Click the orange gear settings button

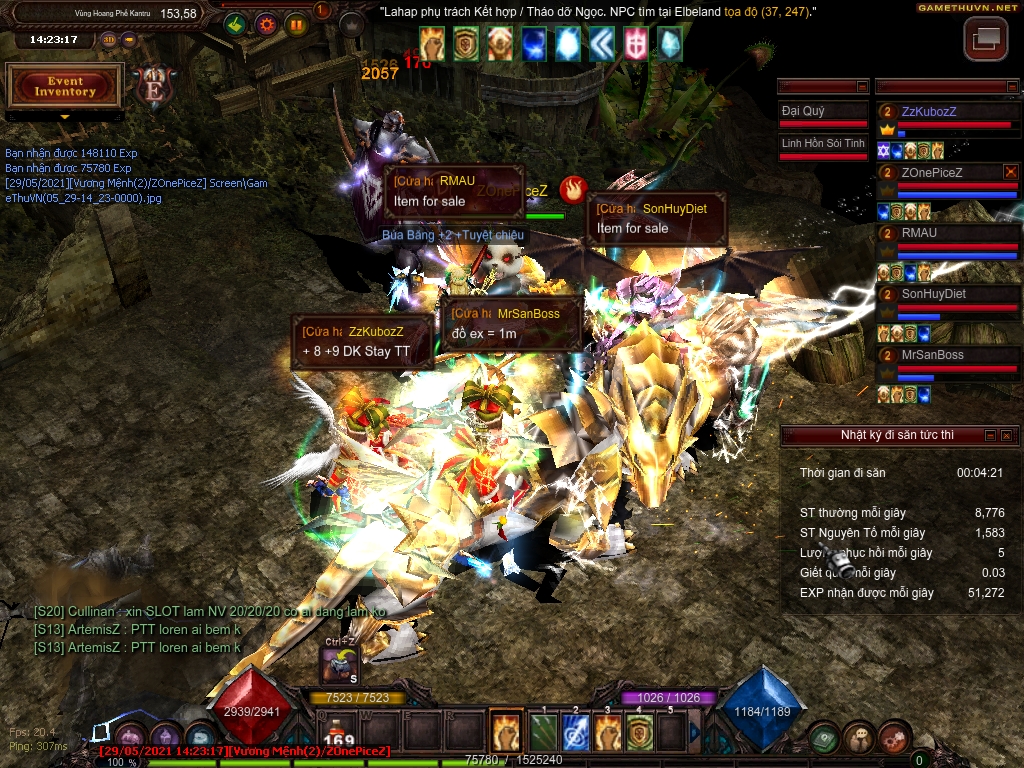pyautogui.click(x=266, y=24)
